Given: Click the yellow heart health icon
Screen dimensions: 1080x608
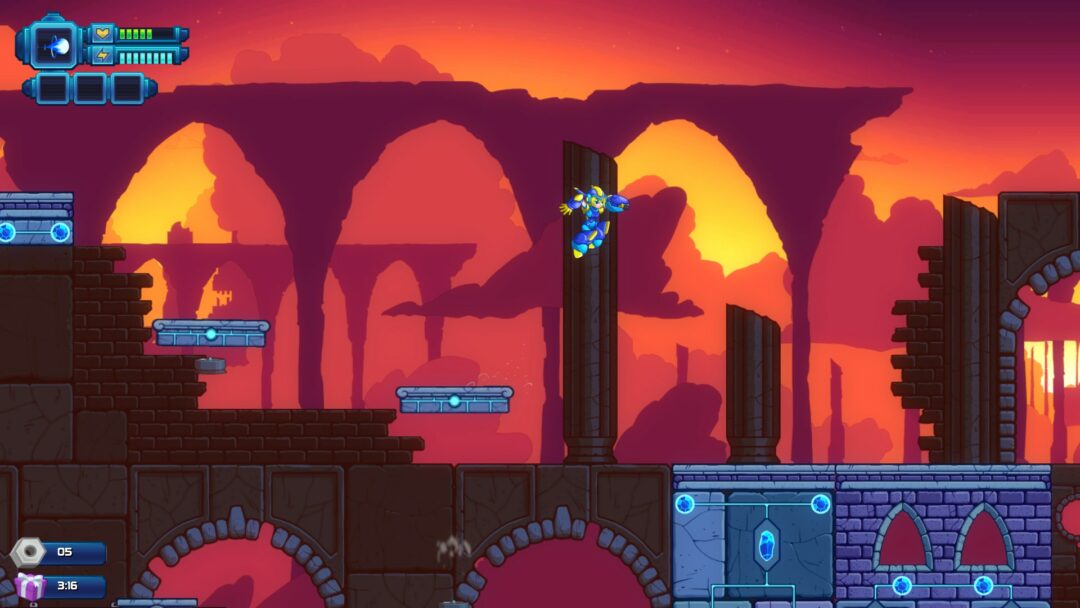Looking at the screenshot, I should (x=103, y=34).
